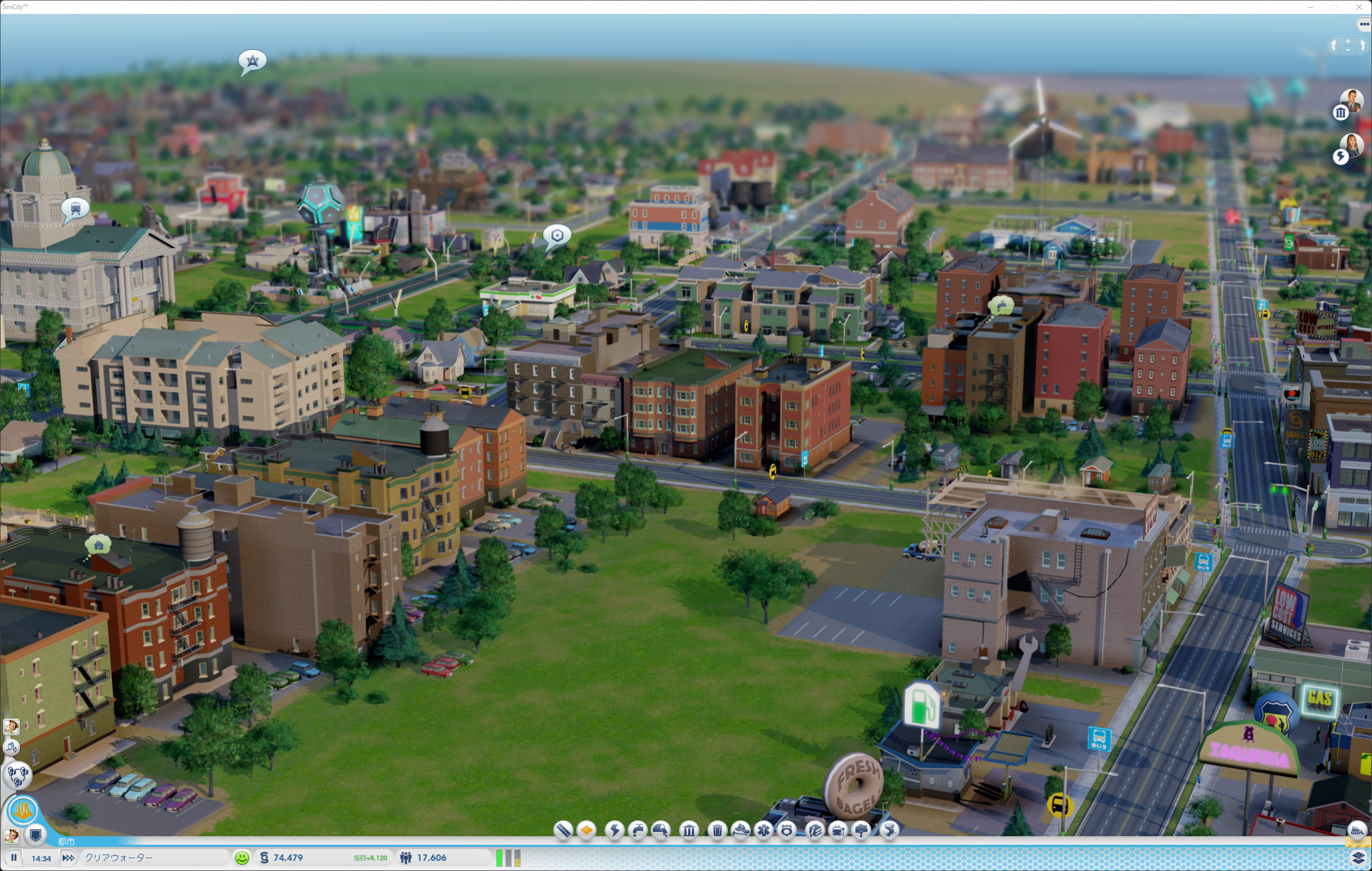Open the Parks tree menu

(x=861, y=830)
